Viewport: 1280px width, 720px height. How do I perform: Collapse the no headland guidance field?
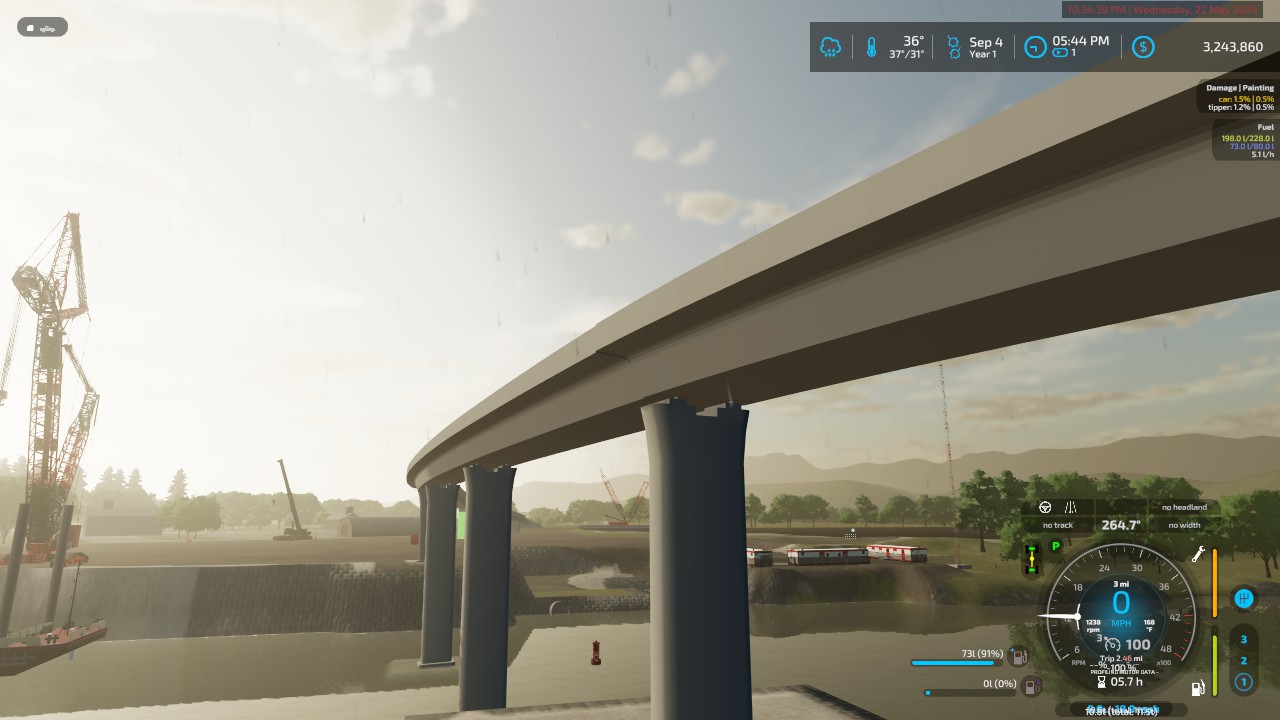(1183, 507)
